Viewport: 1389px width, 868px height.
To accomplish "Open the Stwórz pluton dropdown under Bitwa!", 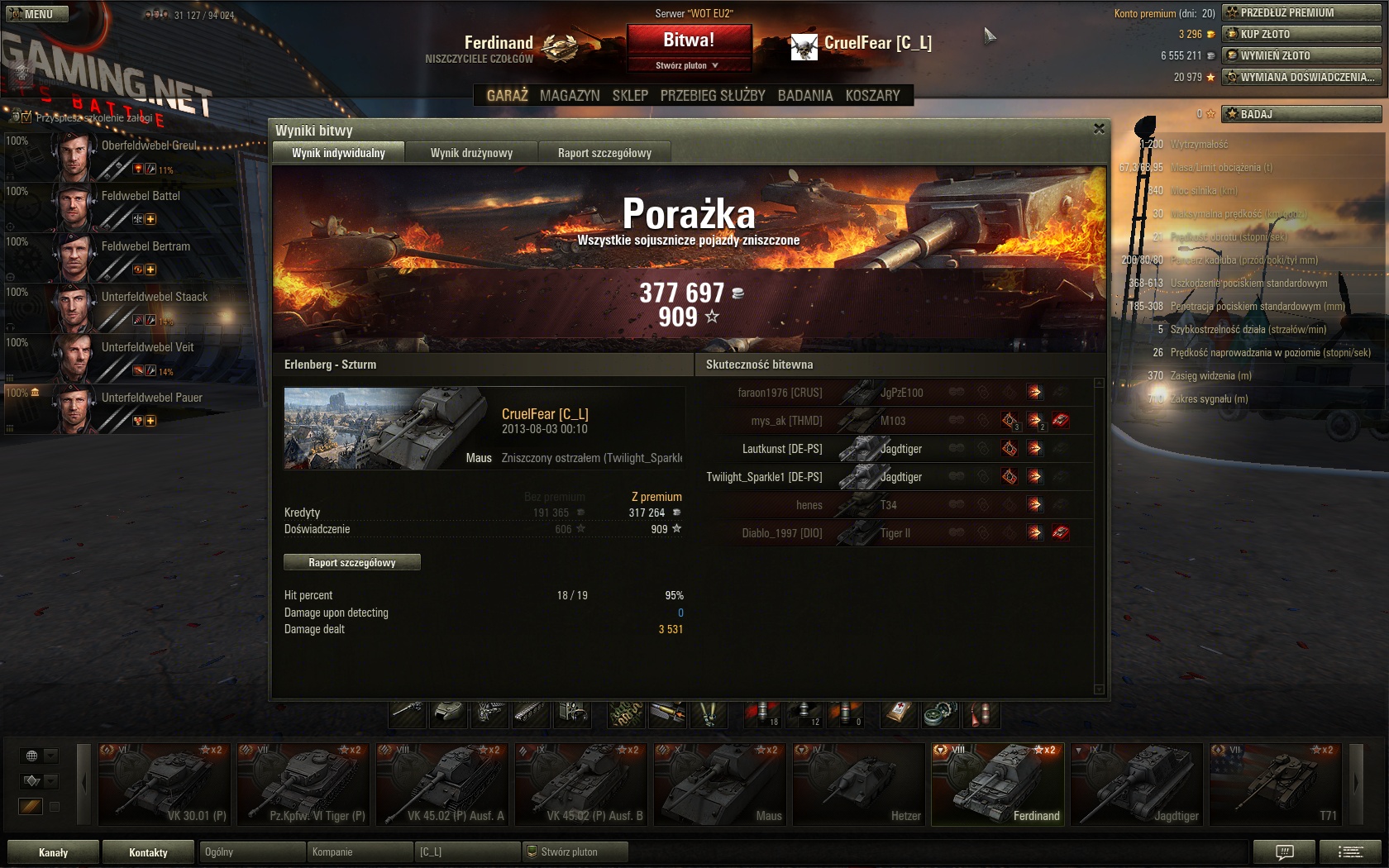I will click(688, 65).
